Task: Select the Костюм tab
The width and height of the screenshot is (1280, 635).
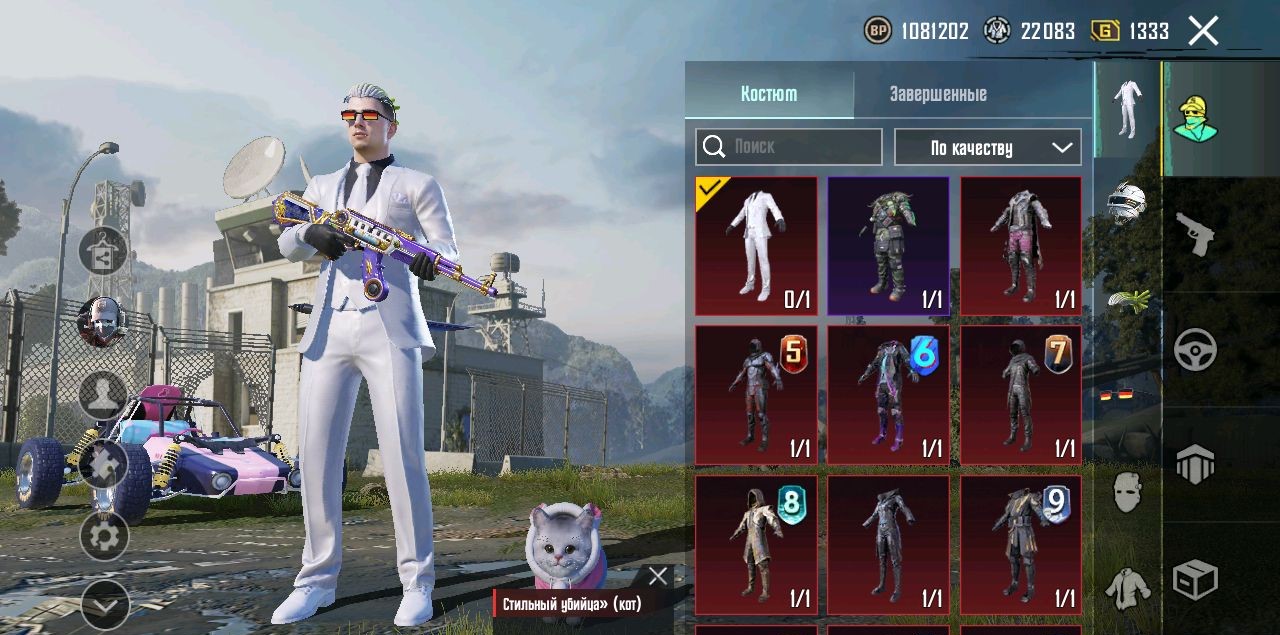Action: click(x=769, y=94)
